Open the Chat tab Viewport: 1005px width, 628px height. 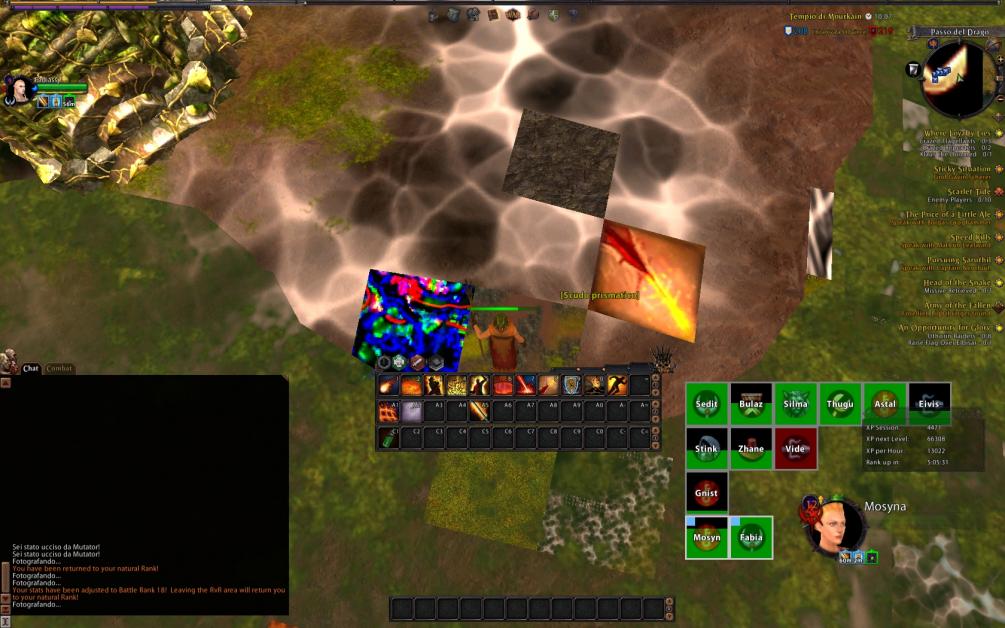(x=31, y=369)
